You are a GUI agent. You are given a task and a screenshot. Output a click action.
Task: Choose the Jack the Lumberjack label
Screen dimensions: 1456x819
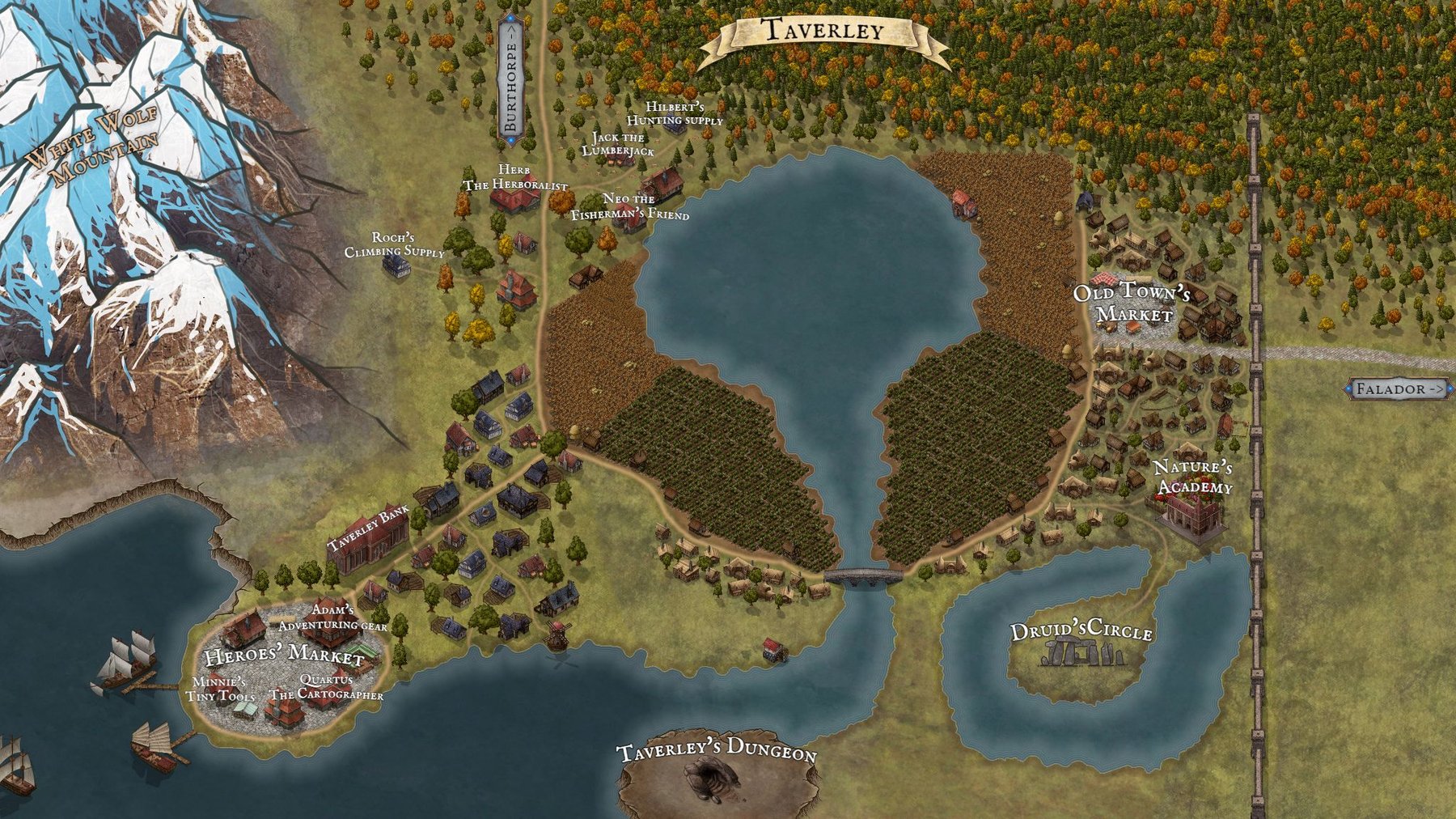[x=618, y=144]
